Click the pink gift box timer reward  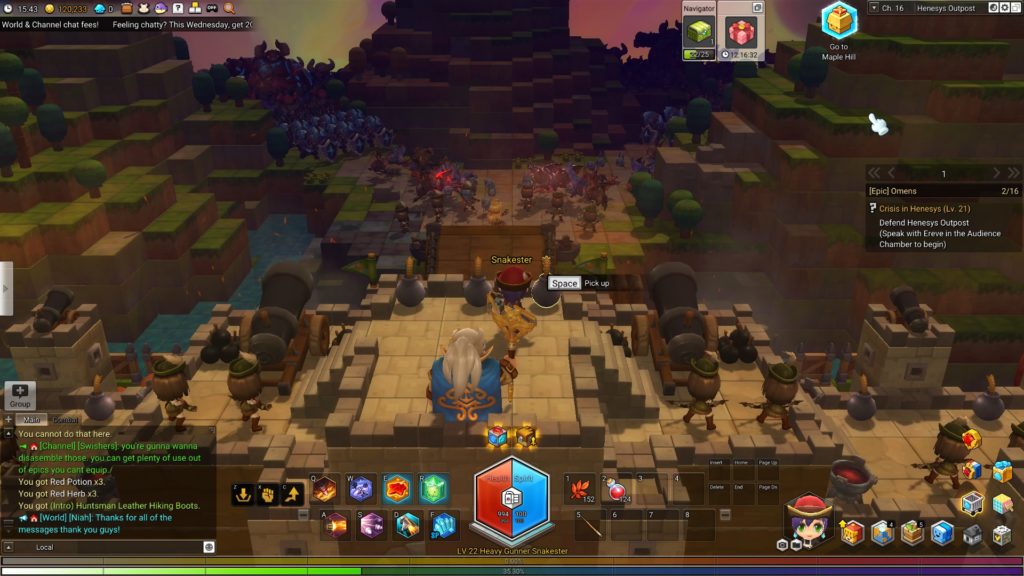pyautogui.click(x=742, y=34)
